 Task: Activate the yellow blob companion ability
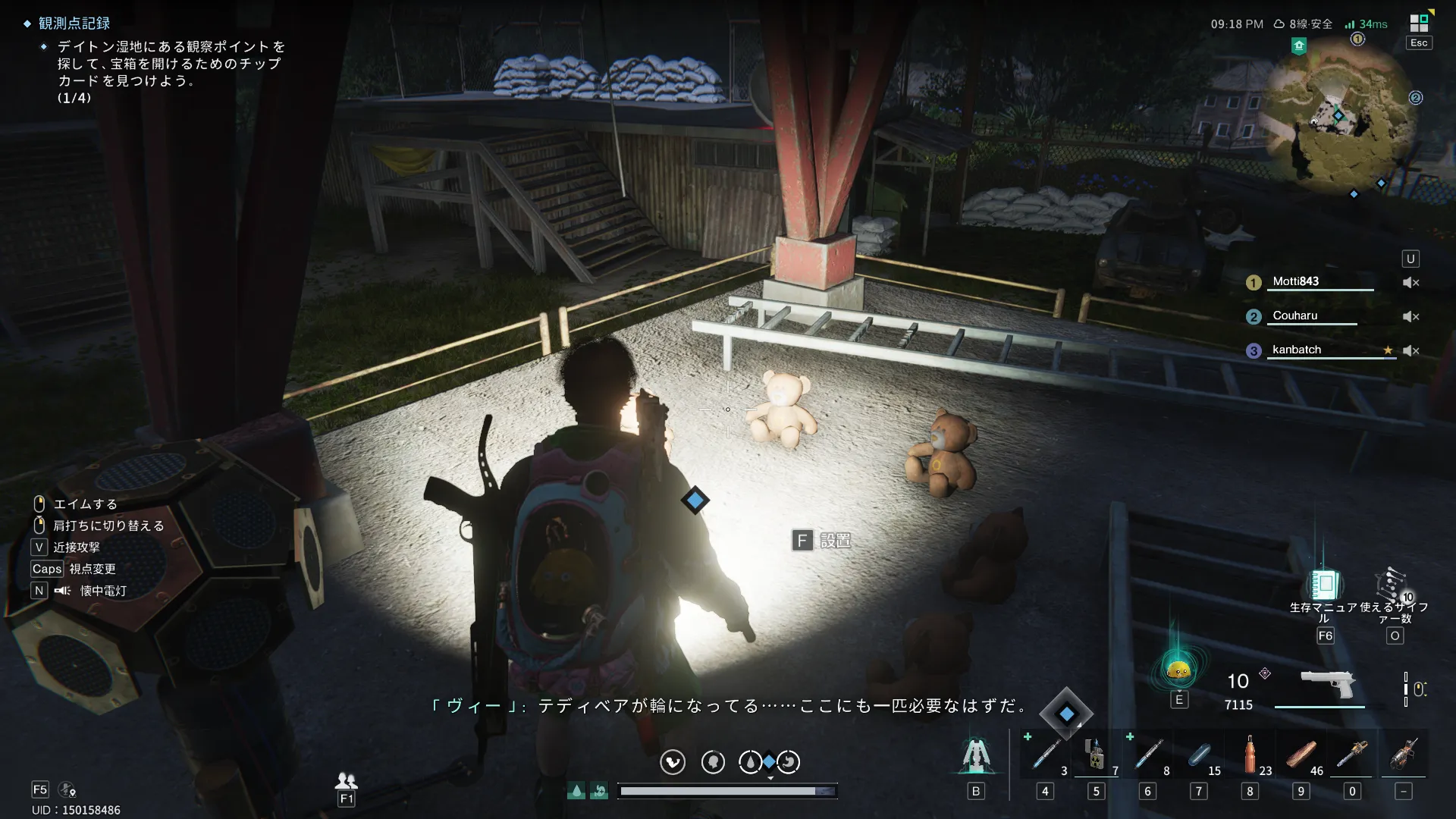pyautogui.click(x=1178, y=670)
